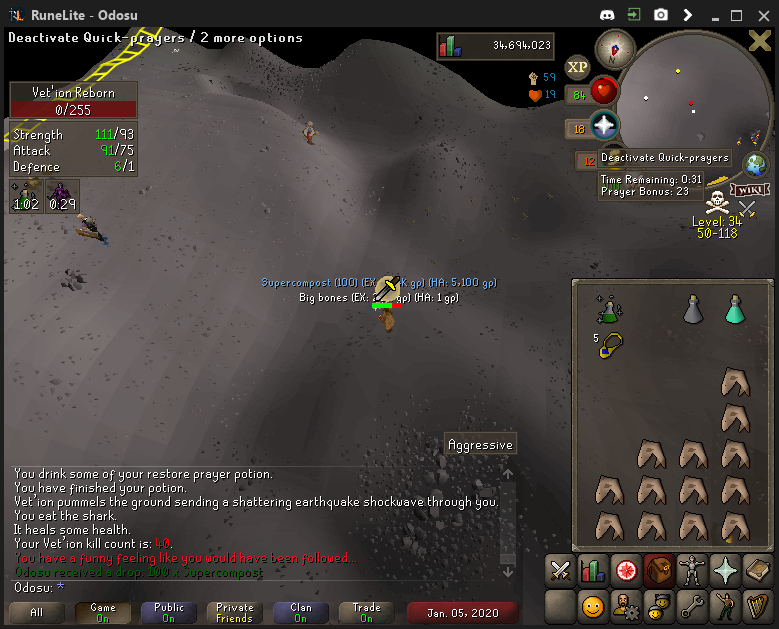
Task: Open the Spellbook tab
Action: point(758,570)
